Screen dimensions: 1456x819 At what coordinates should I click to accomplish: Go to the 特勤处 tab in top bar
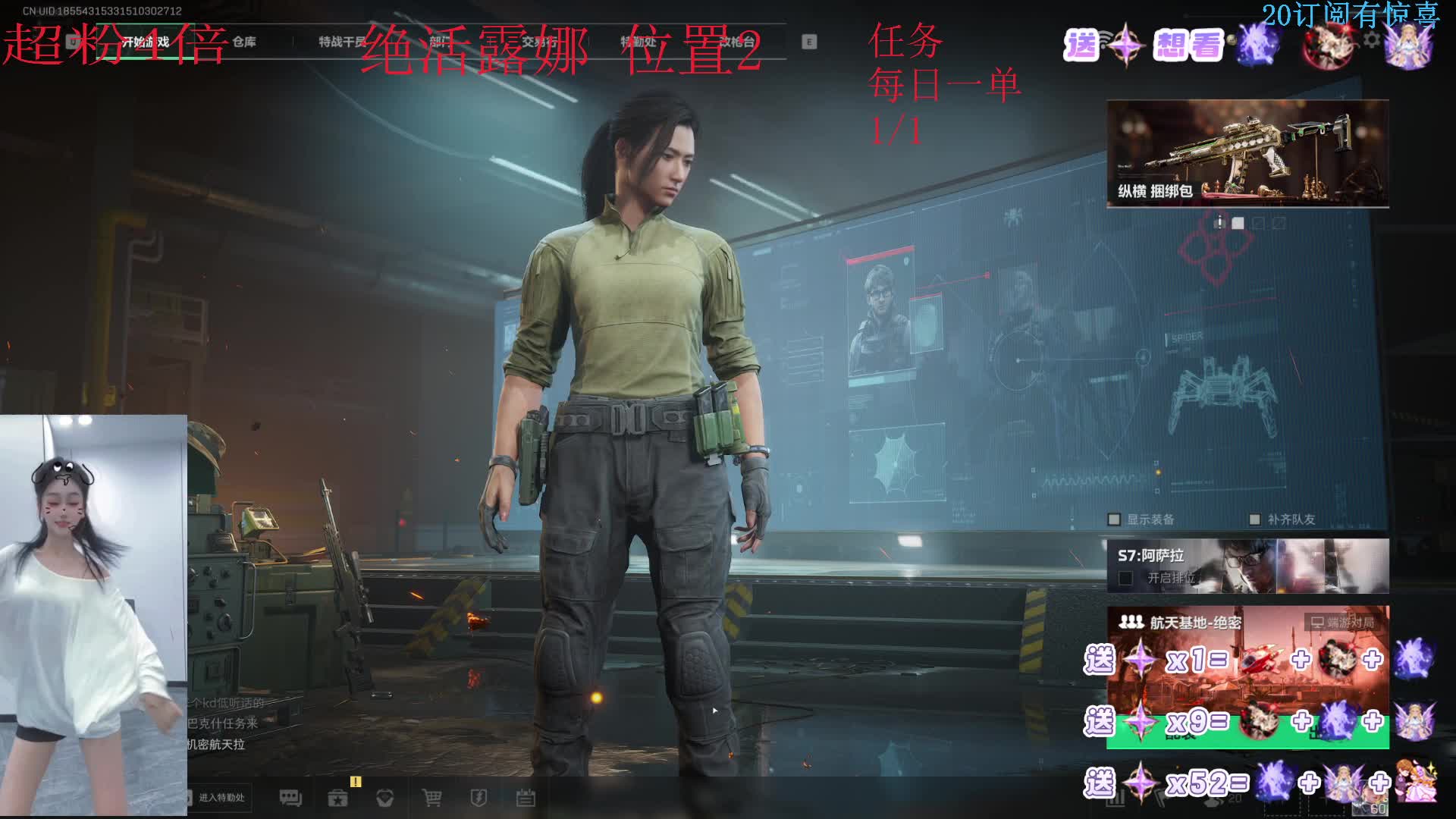639,42
